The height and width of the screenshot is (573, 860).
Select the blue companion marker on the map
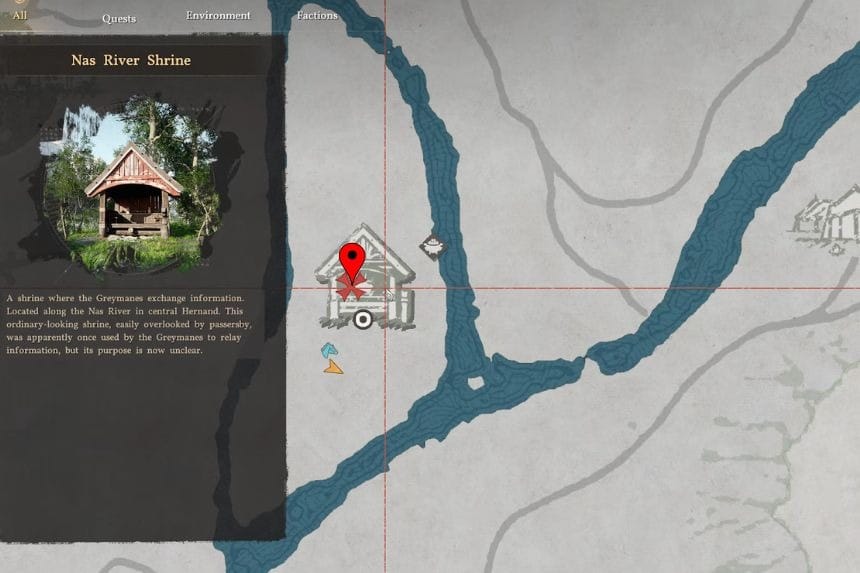pyautogui.click(x=328, y=350)
